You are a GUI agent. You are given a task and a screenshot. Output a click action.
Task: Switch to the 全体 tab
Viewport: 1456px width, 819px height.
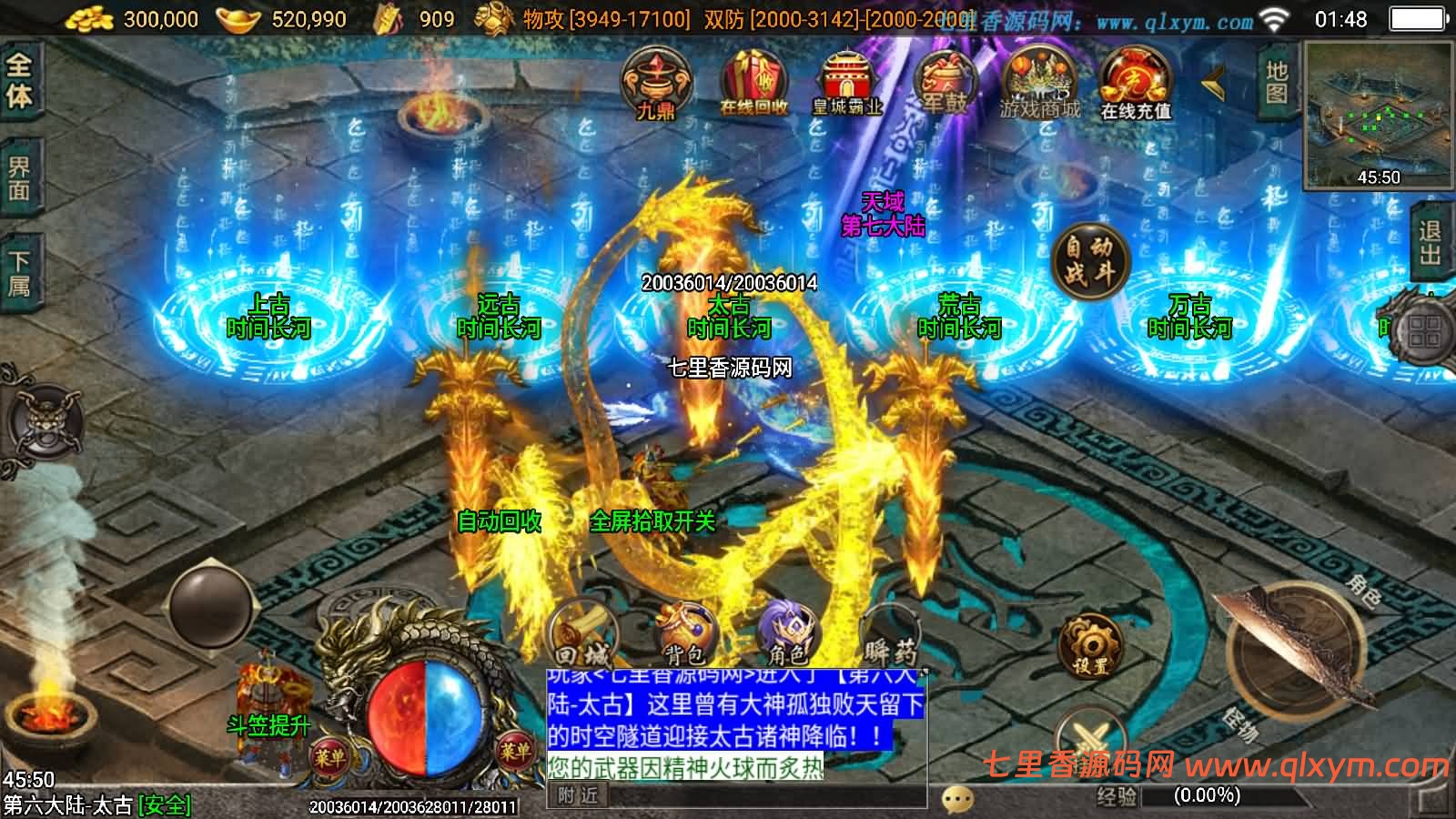pyautogui.click(x=19, y=80)
